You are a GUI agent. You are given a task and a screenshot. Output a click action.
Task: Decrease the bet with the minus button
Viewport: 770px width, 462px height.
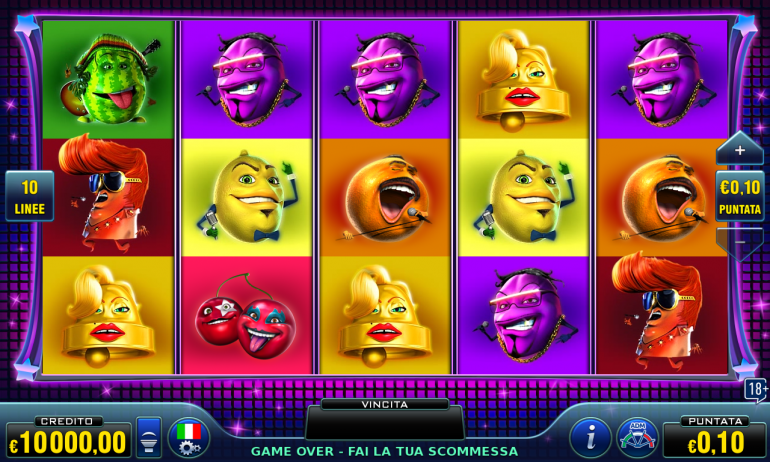[x=739, y=242]
